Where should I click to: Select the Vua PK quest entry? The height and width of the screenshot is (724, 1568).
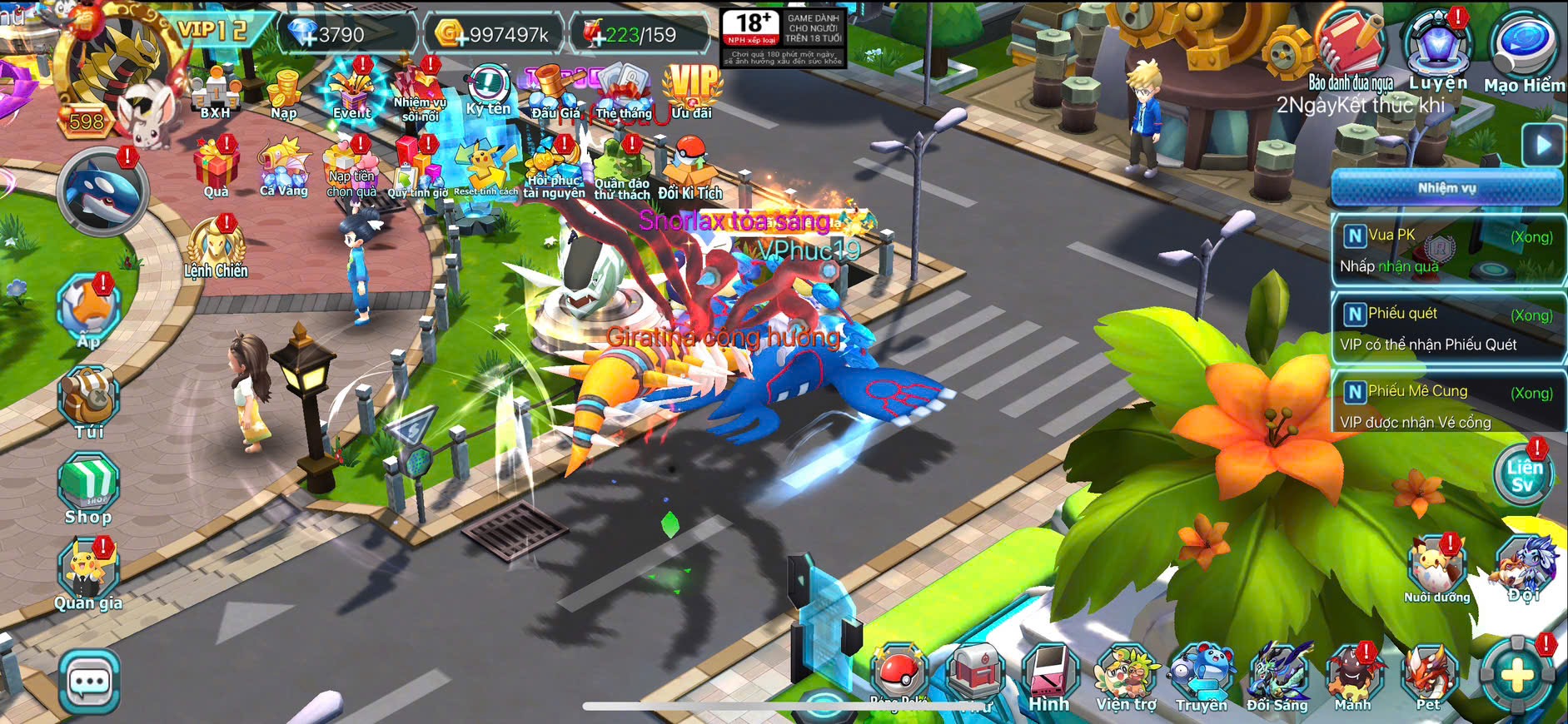pyautogui.click(x=1447, y=250)
